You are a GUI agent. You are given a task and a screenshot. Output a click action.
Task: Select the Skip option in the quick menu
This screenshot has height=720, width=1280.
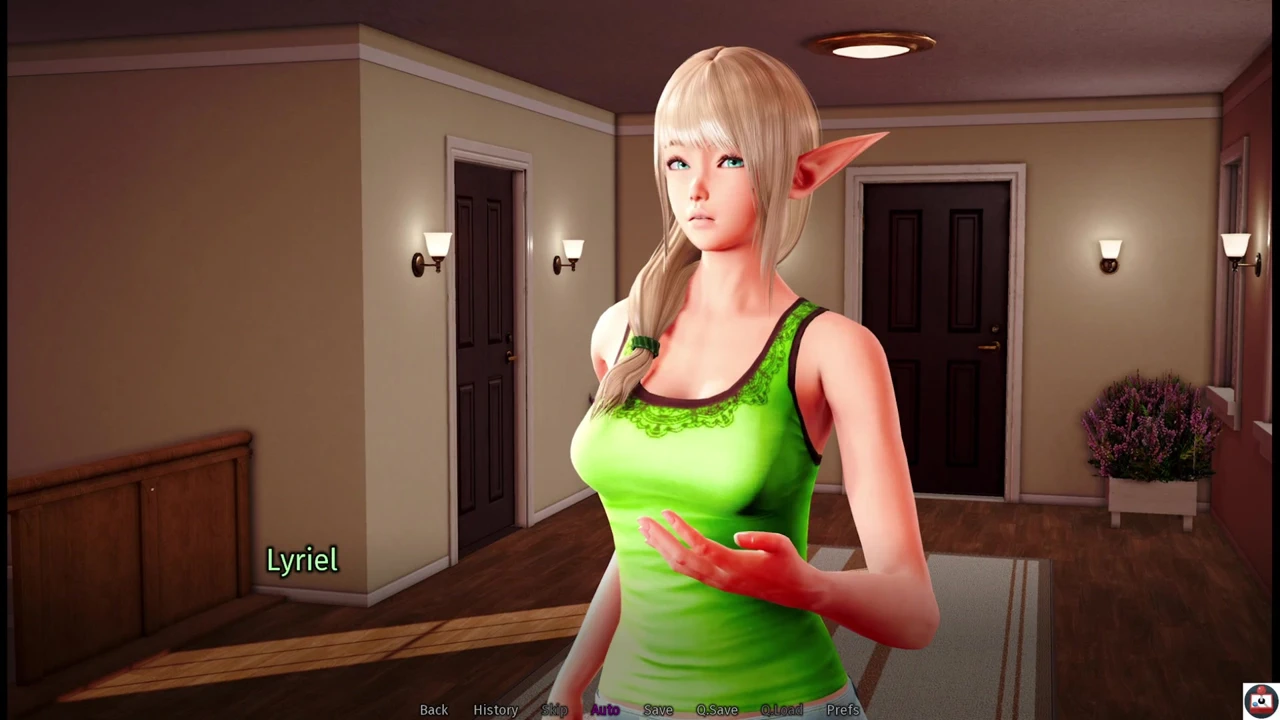(554, 709)
